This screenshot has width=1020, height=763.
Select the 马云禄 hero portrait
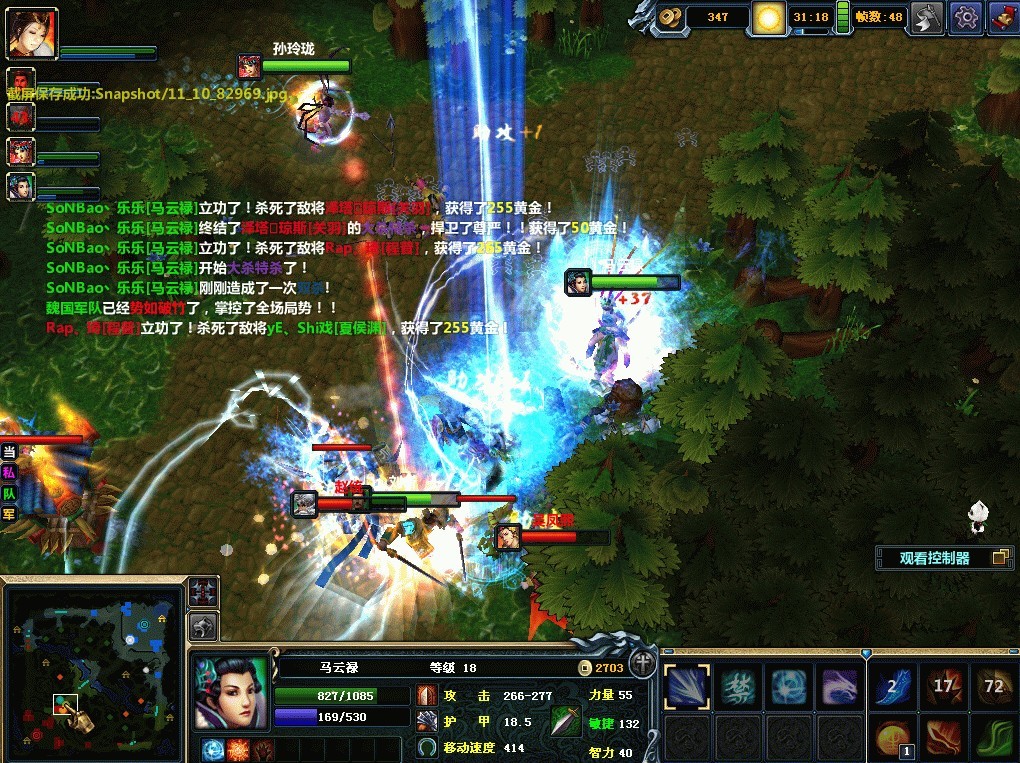(x=231, y=692)
